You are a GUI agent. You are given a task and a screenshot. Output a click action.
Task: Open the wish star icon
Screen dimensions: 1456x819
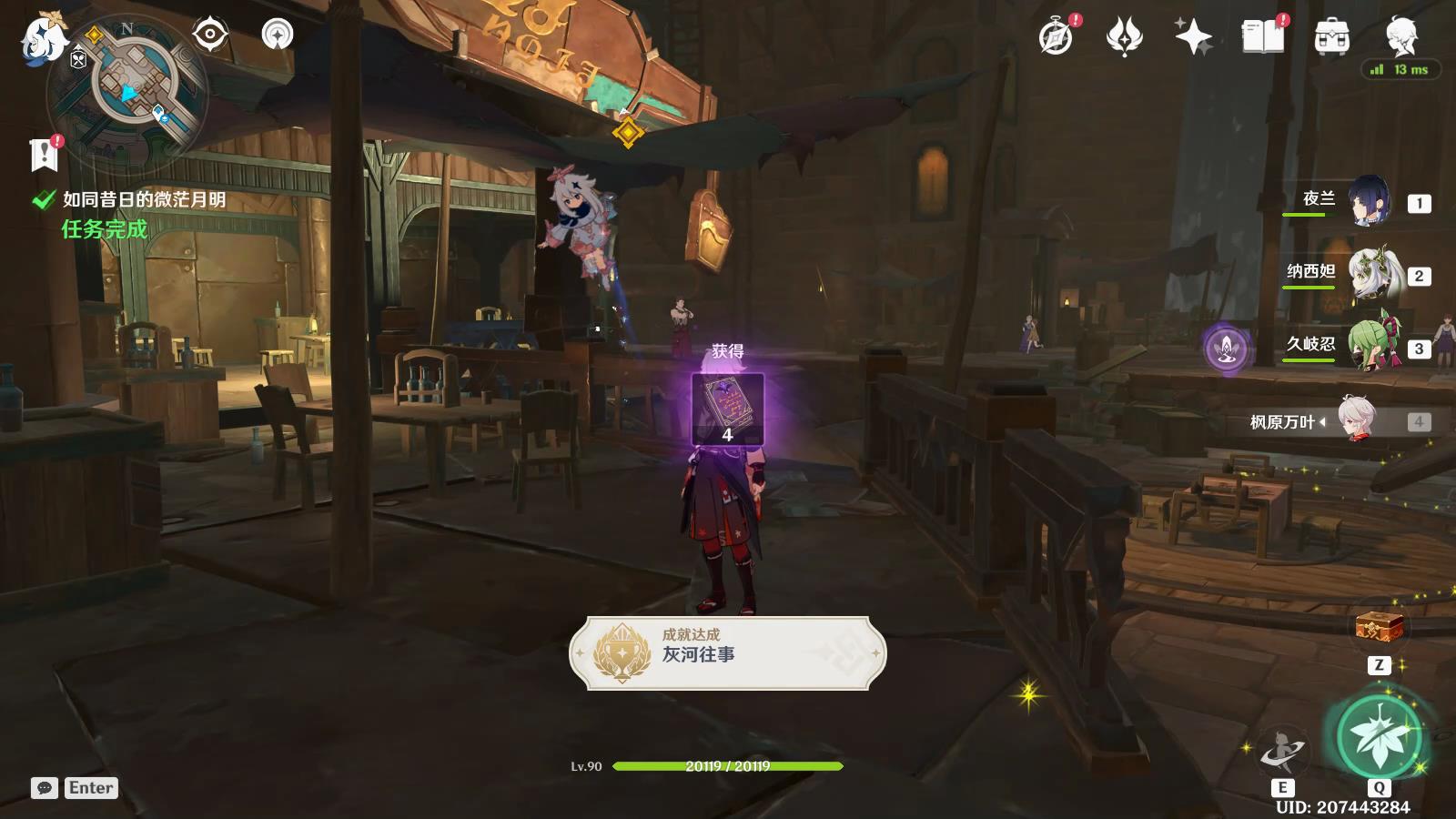1193,37
